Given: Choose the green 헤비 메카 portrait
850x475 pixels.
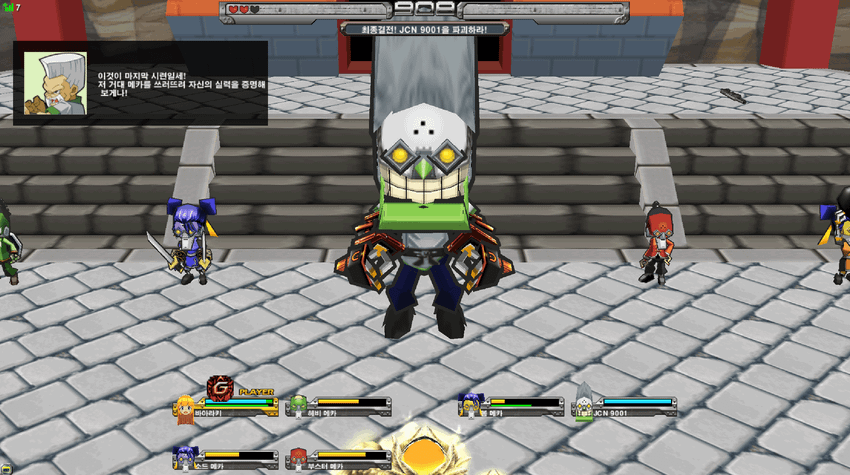Looking at the screenshot, I should coord(298,405).
